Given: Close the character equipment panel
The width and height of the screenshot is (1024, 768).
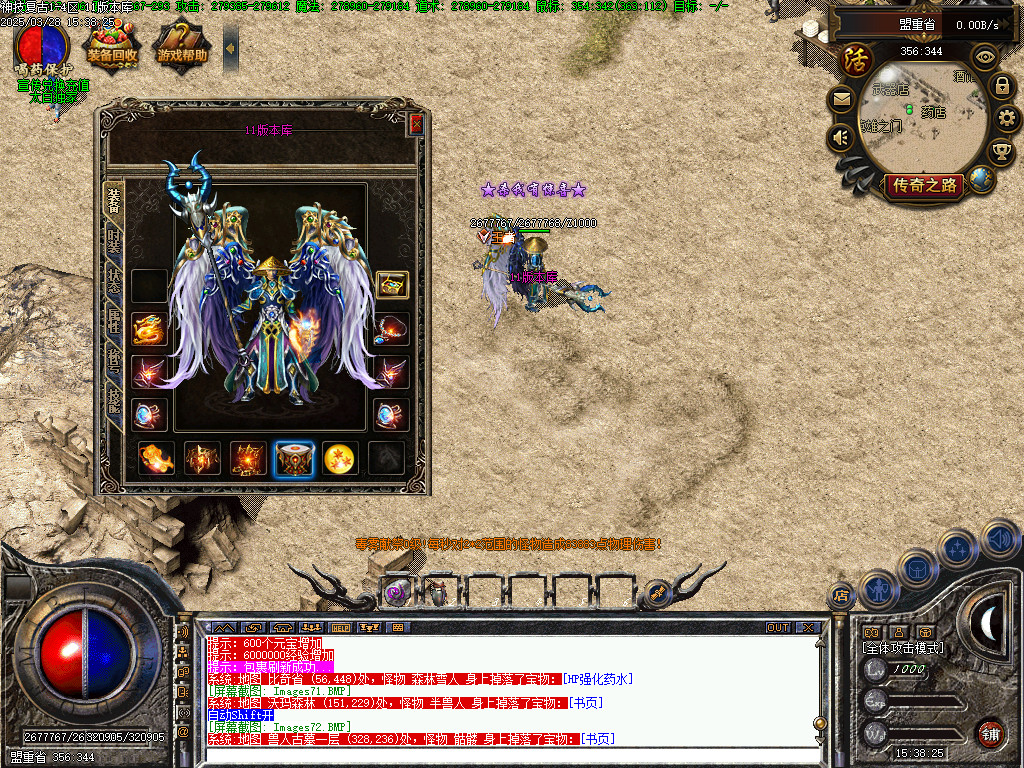Looking at the screenshot, I should (416, 124).
